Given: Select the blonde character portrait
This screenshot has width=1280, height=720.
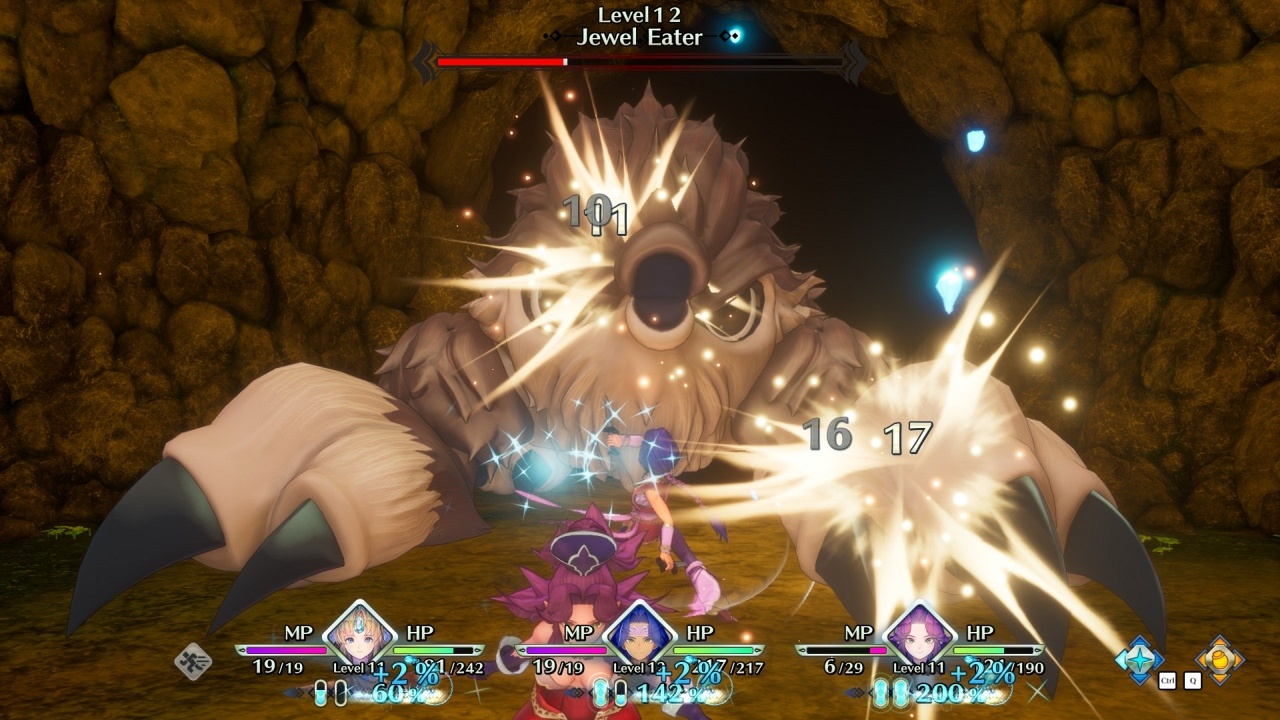Looking at the screenshot, I should pyautogui.click(x=360, y=632).
